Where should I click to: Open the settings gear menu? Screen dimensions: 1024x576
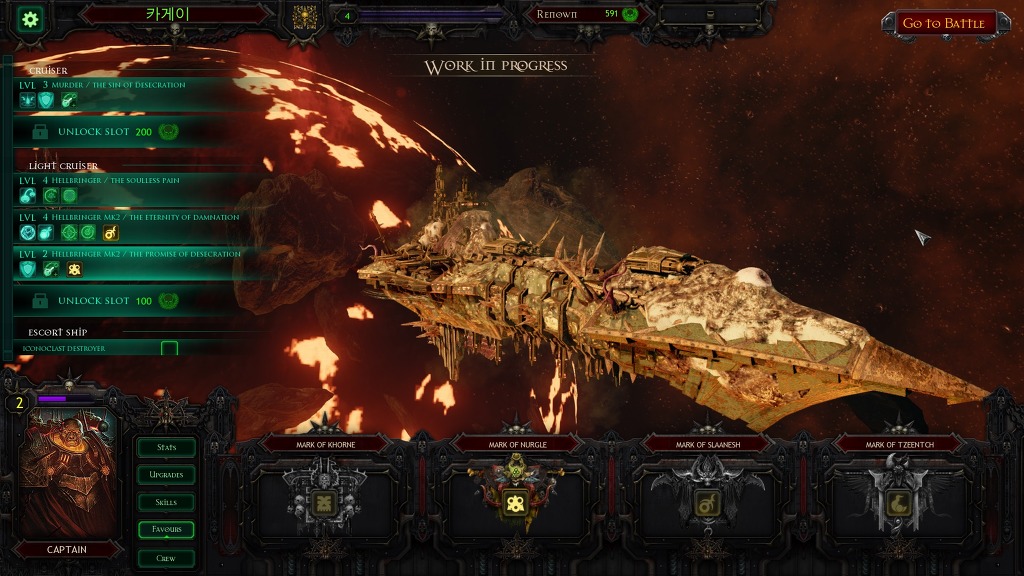[x=31, y=18]
